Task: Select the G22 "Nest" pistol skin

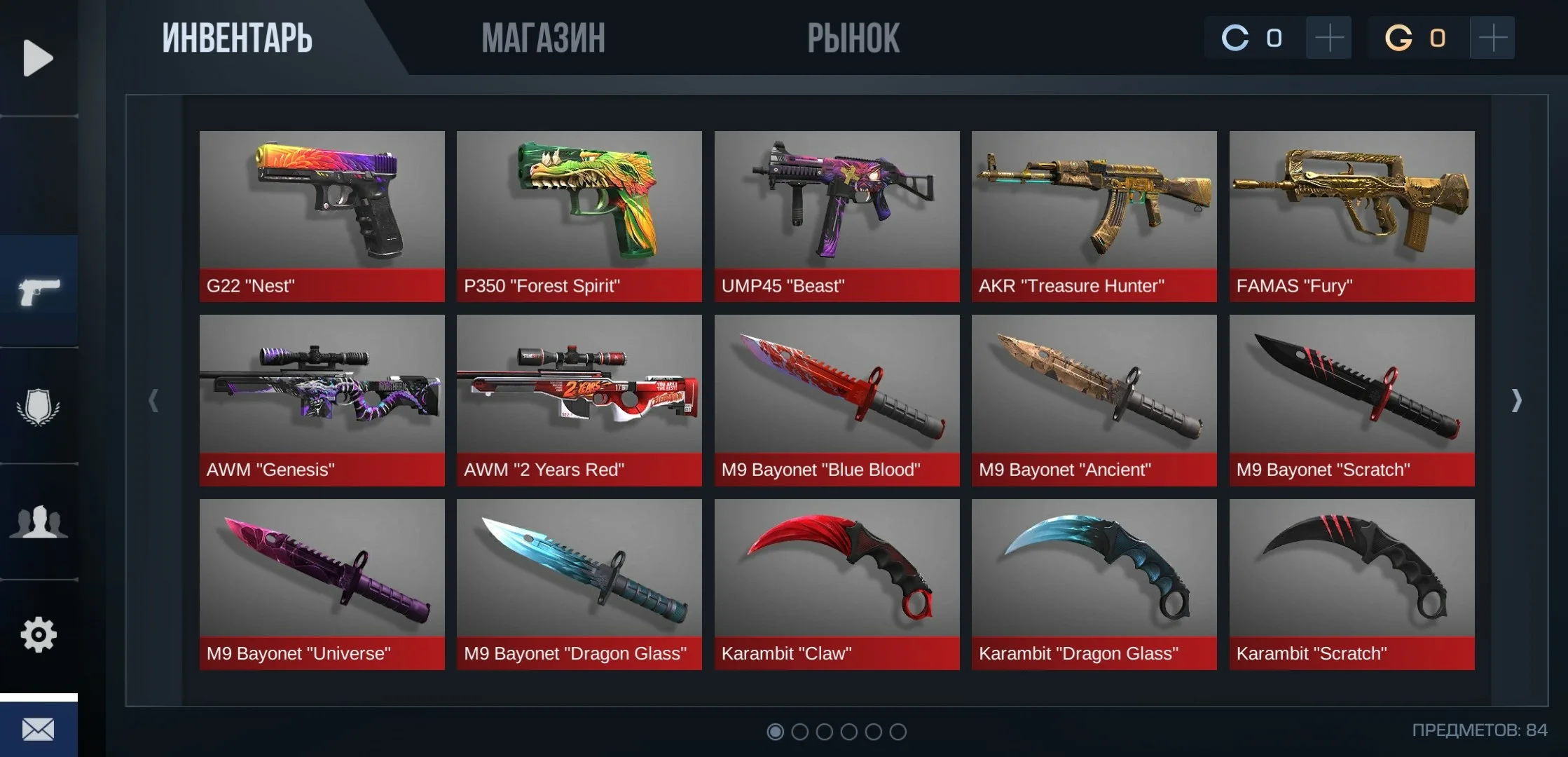Action: [x=322, y=216]
